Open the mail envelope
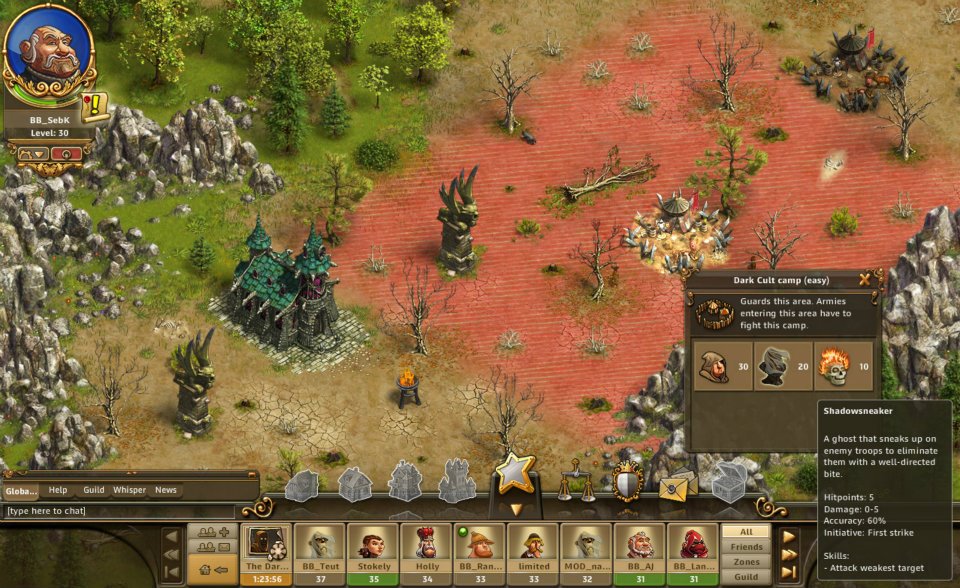Viewport: 960px width, 588px height. (677, 484)
